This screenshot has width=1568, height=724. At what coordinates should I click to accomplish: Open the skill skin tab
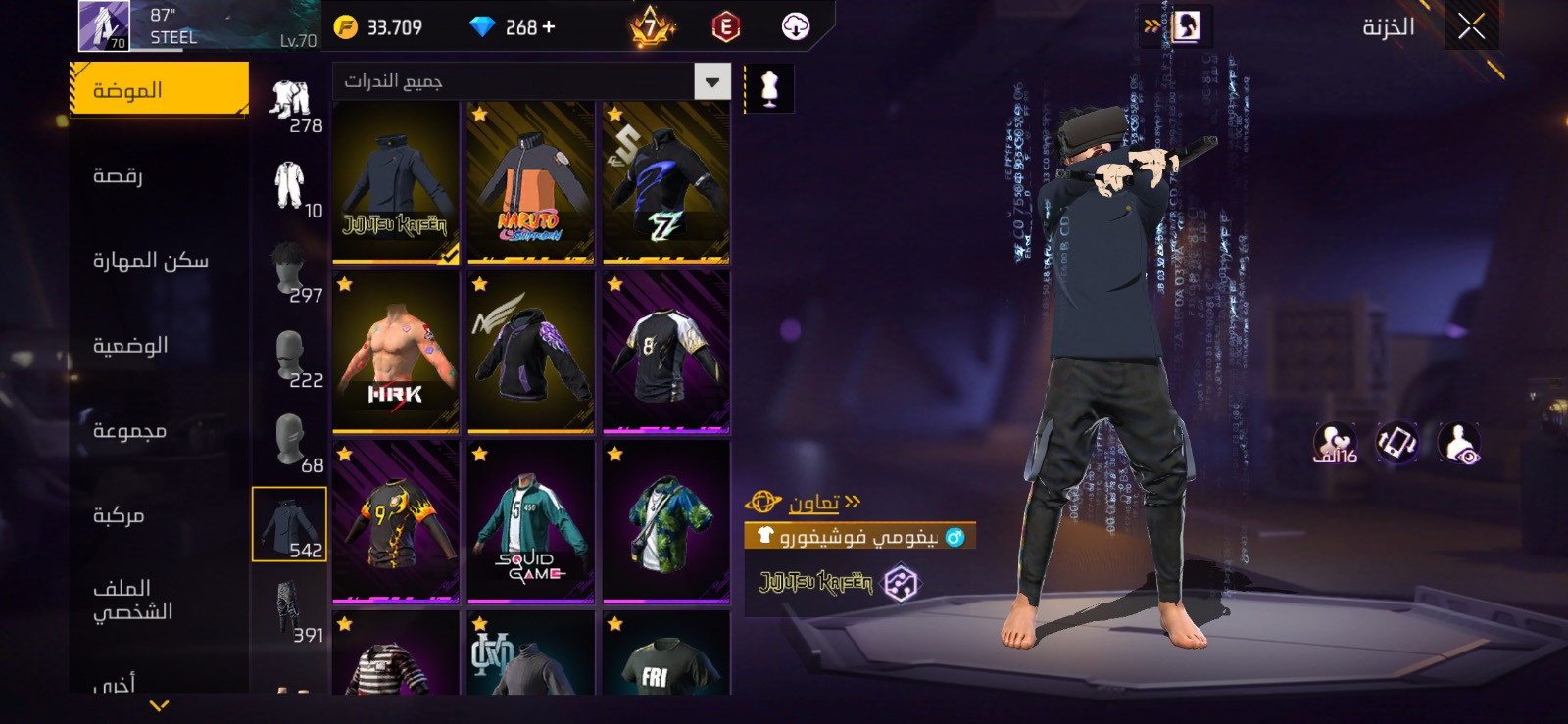coord(150,261)
